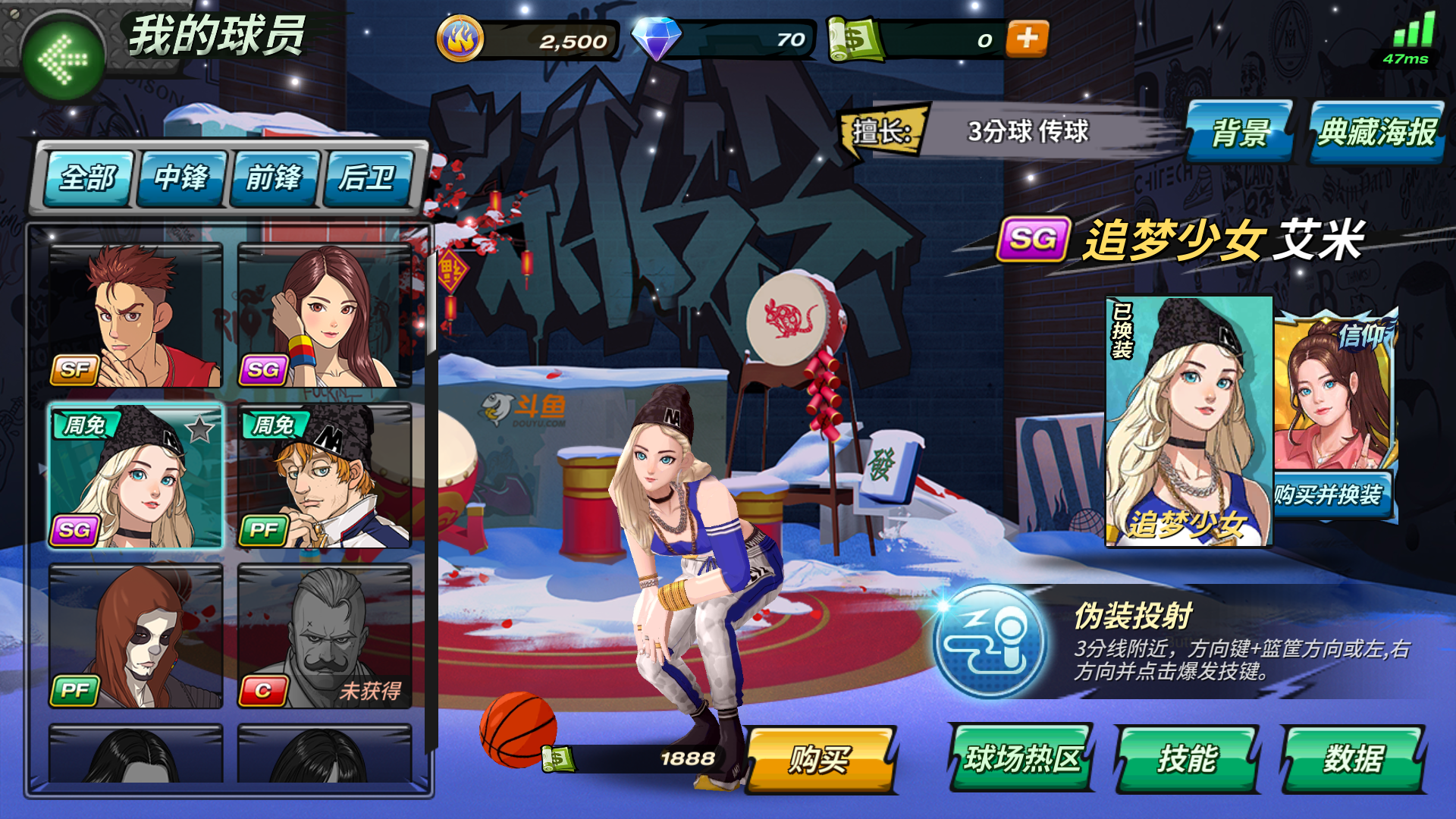Add cash with the orange plus button
The image size is (1456, 819).
point(1027,39)
